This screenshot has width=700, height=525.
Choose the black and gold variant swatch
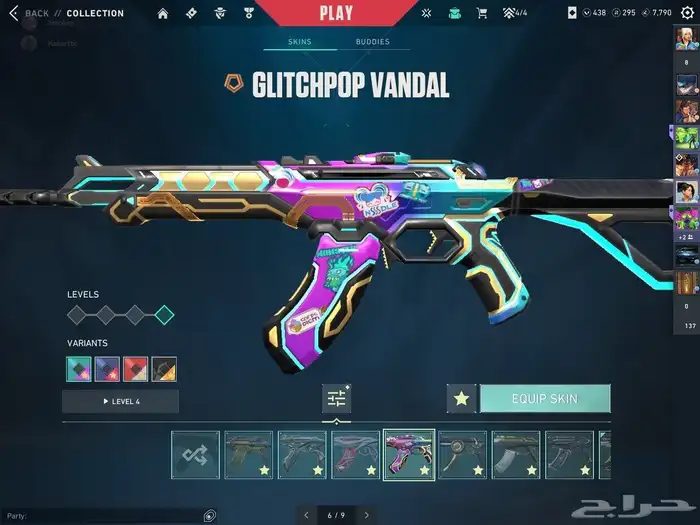[164, 369]
